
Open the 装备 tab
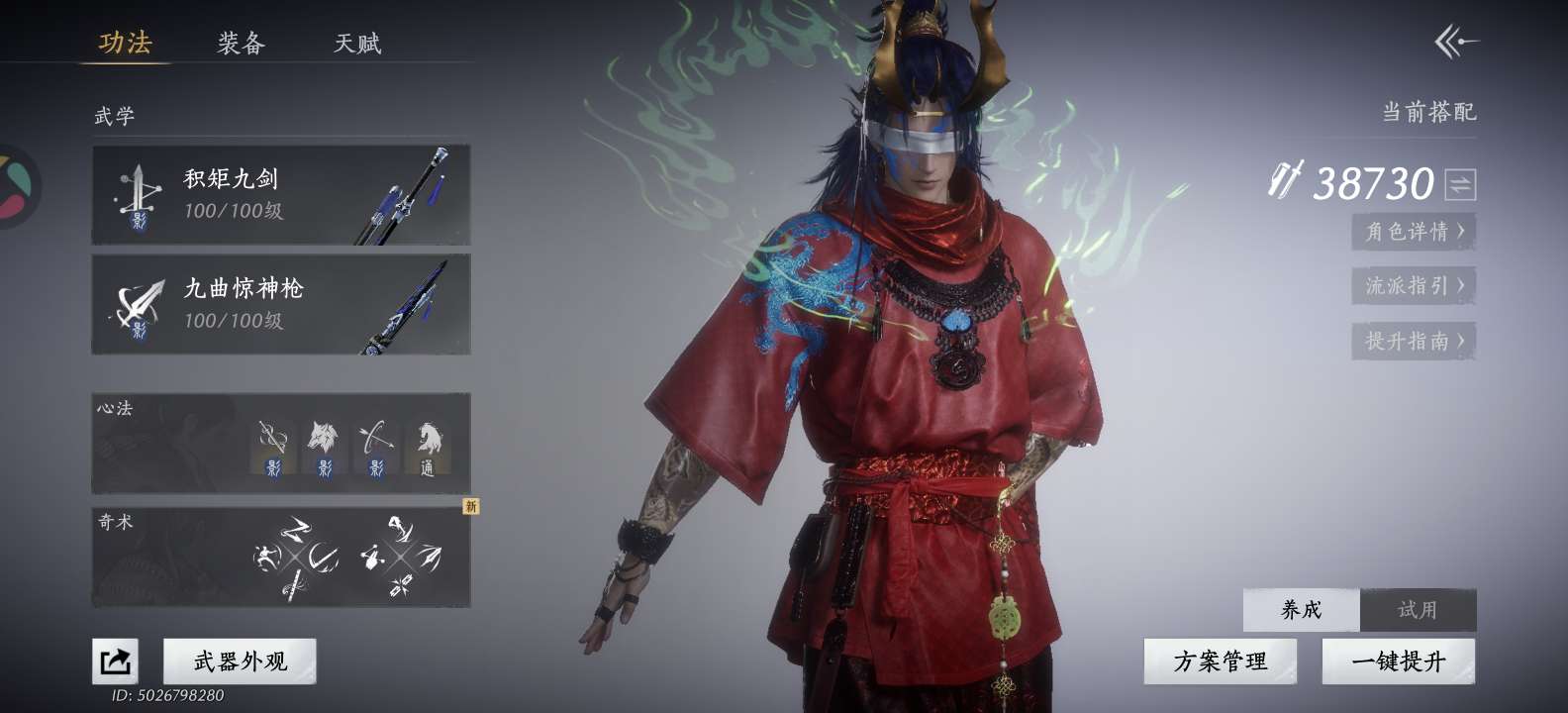tap(242, 43)
